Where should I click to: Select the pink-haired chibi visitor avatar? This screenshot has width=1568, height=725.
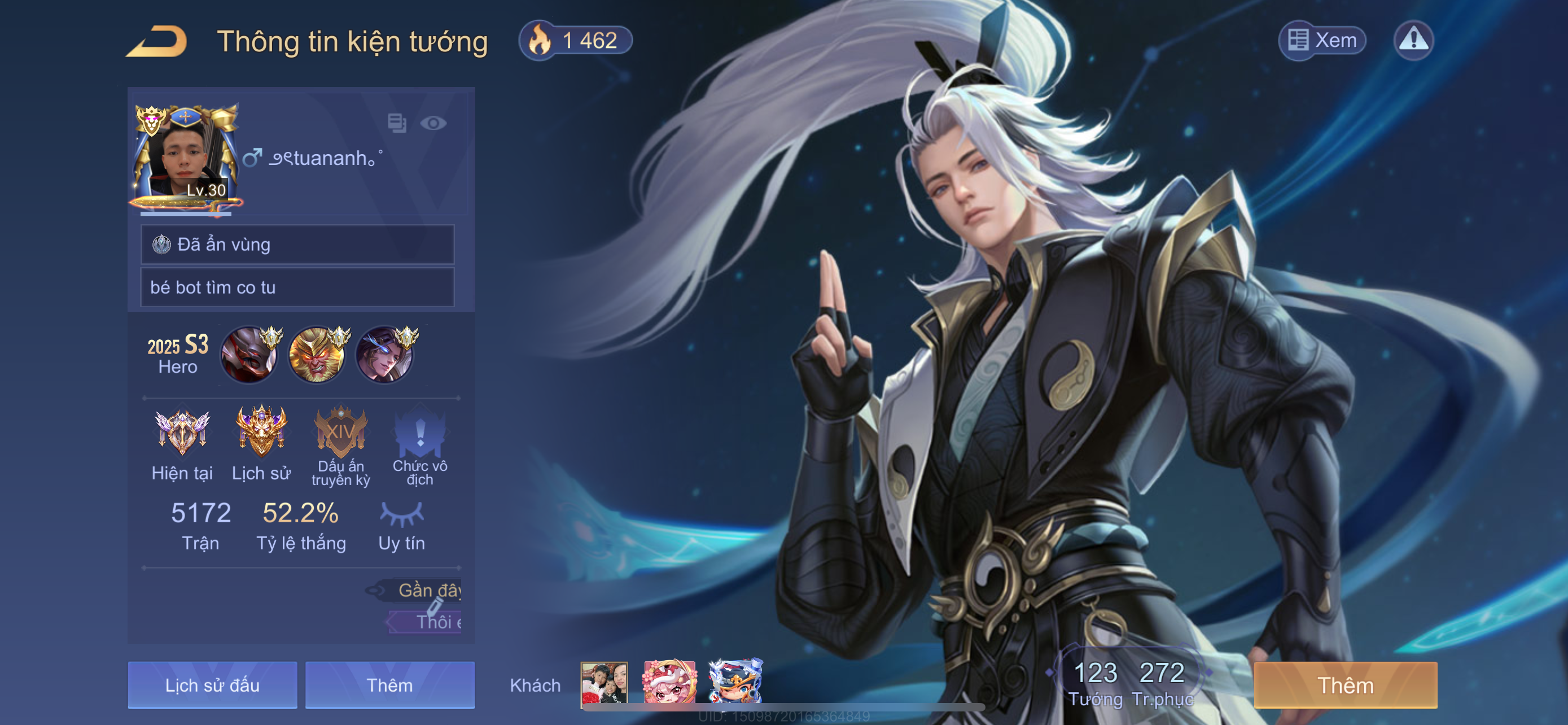(669, 683)
